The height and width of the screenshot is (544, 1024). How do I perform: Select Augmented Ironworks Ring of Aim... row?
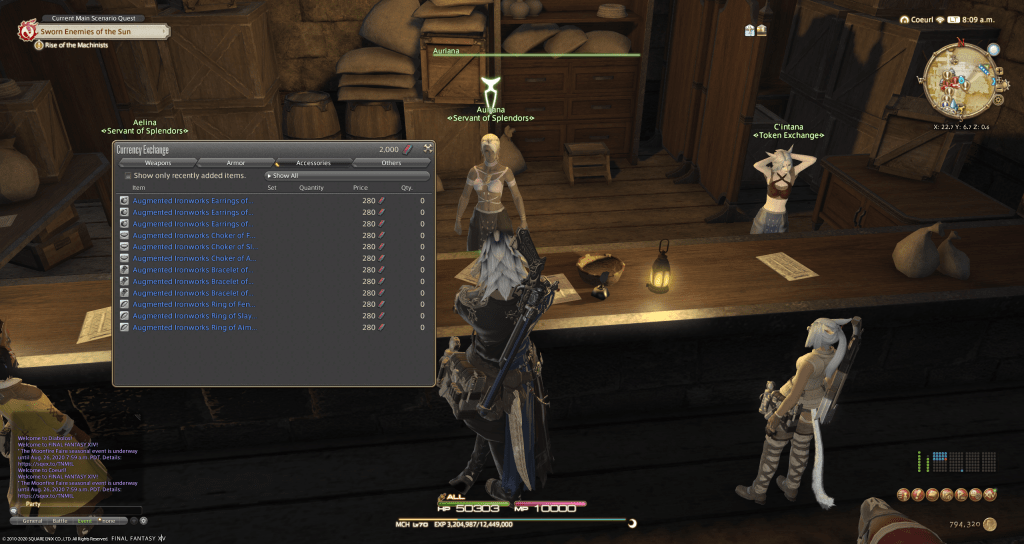point(190,327)
